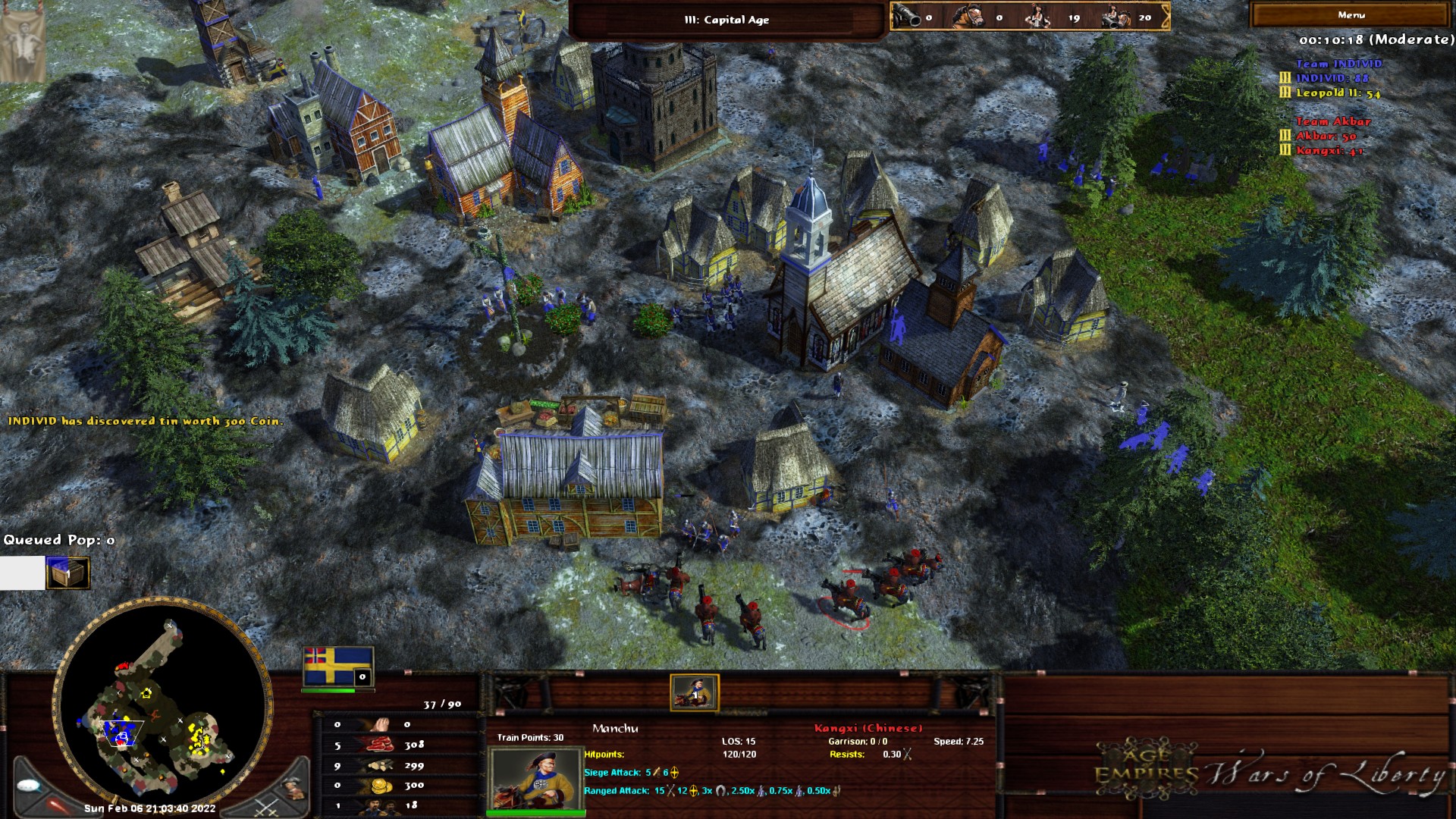Find artillery units with the cannon icon
This screenshot has width=1456, height=819.
tap(906, 17)
